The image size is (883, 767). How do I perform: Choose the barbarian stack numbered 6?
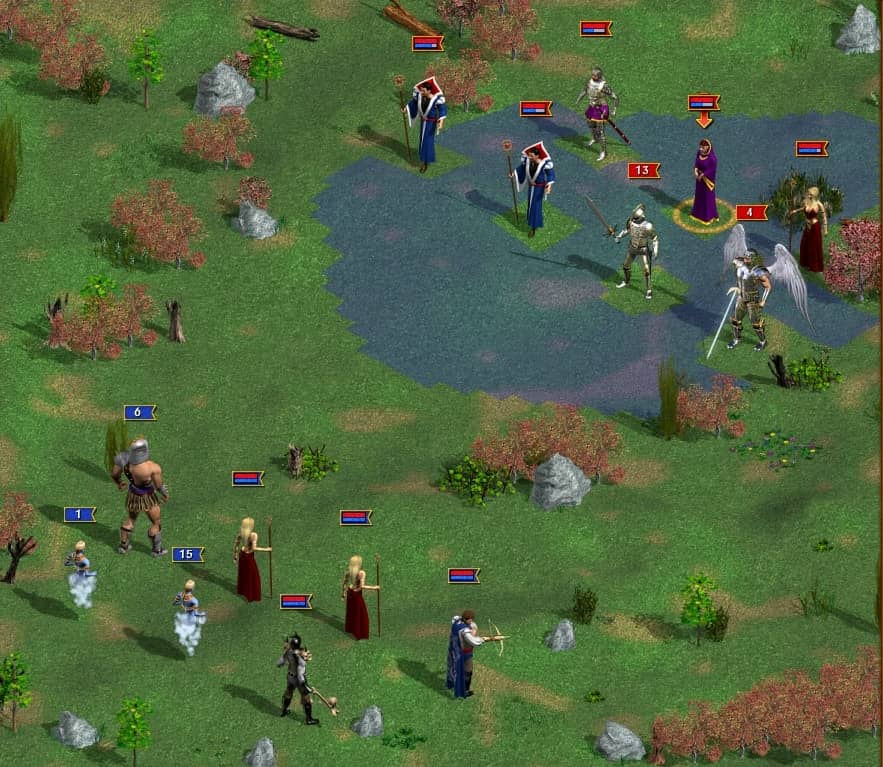(139, 496)
